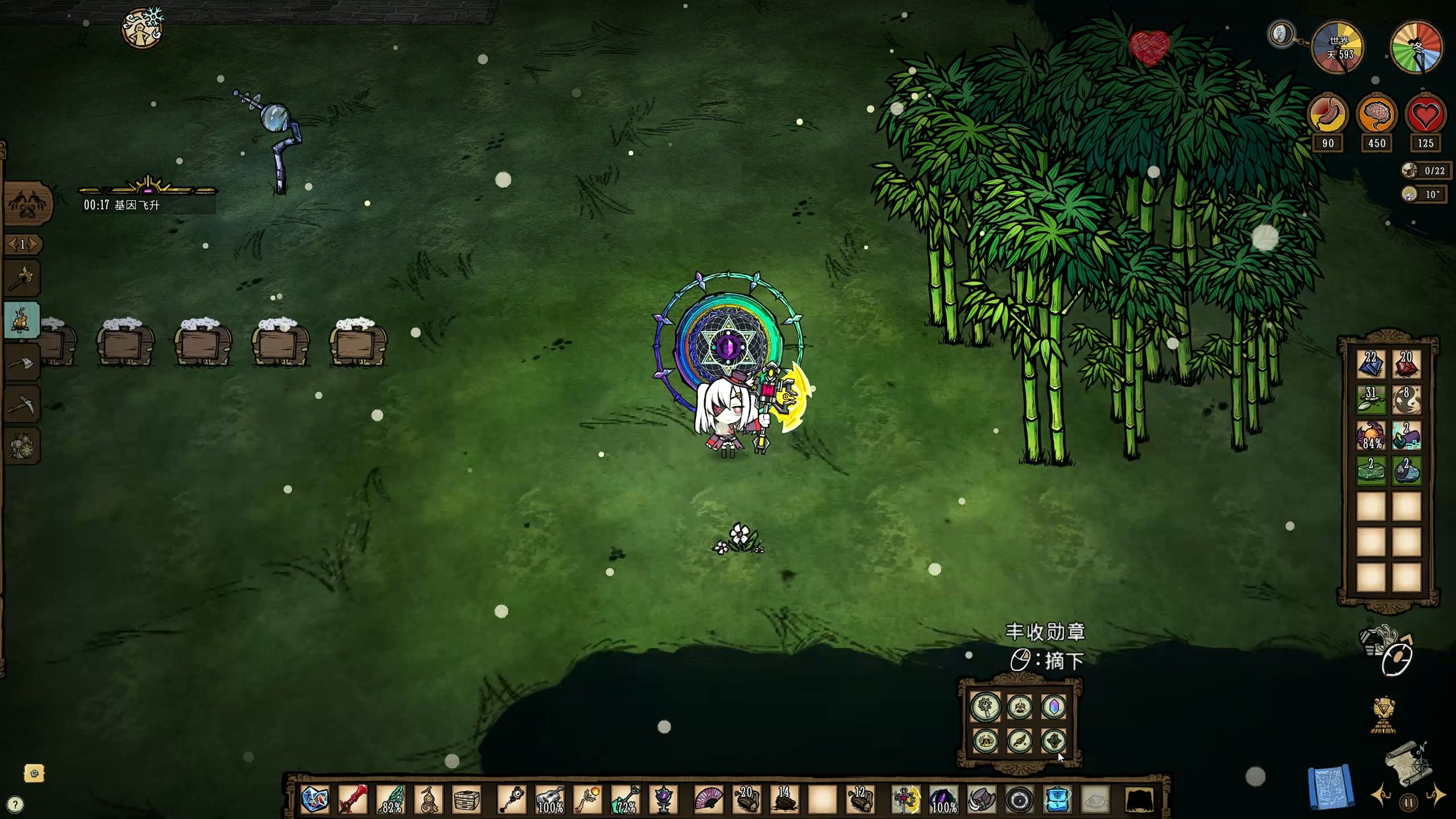Select the shovel at 72% durability
Image resolution: width=1456 pixels, height=819 pixels.
626,799
